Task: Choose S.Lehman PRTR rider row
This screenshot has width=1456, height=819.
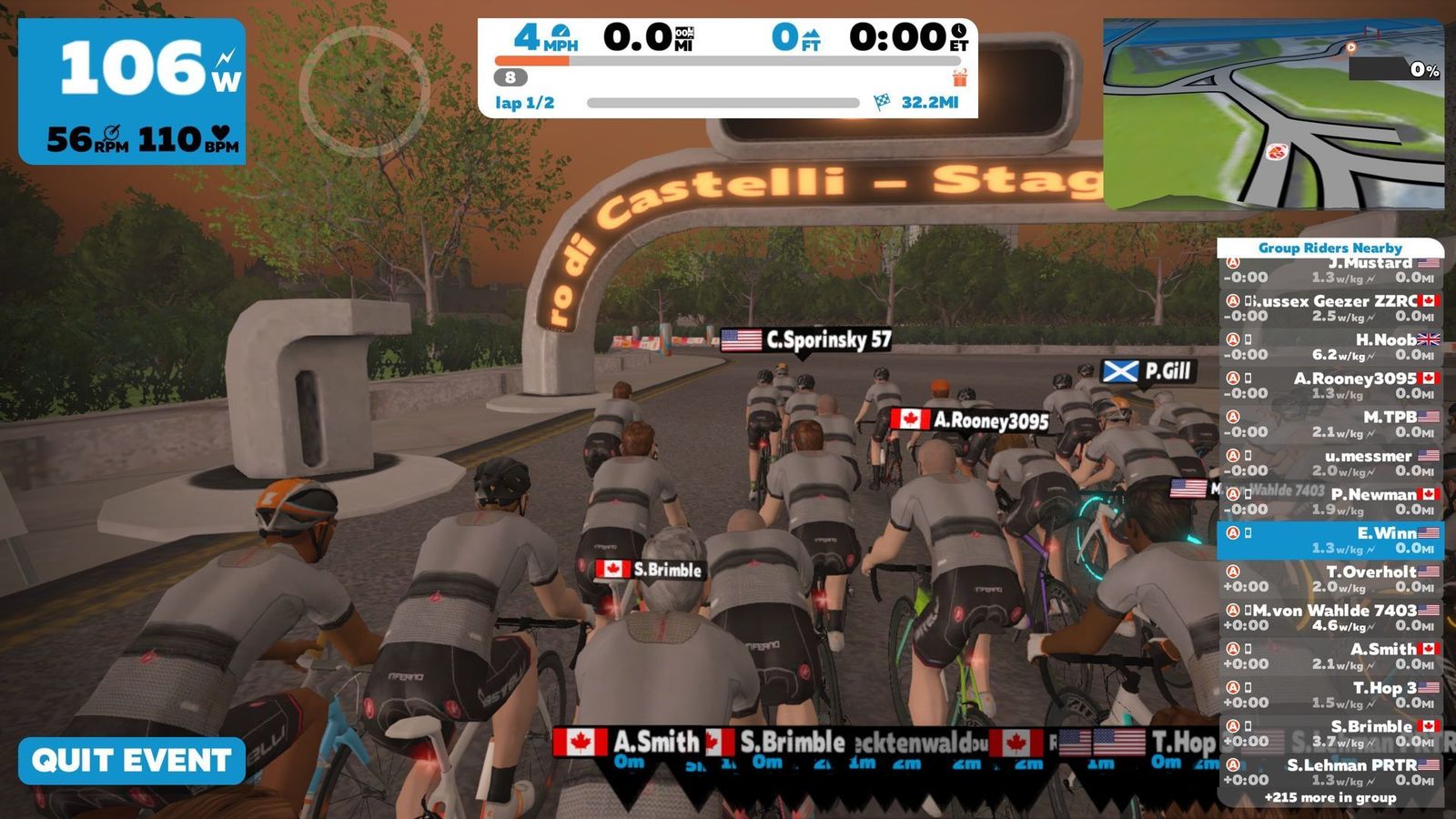Action: (1330, 772)
